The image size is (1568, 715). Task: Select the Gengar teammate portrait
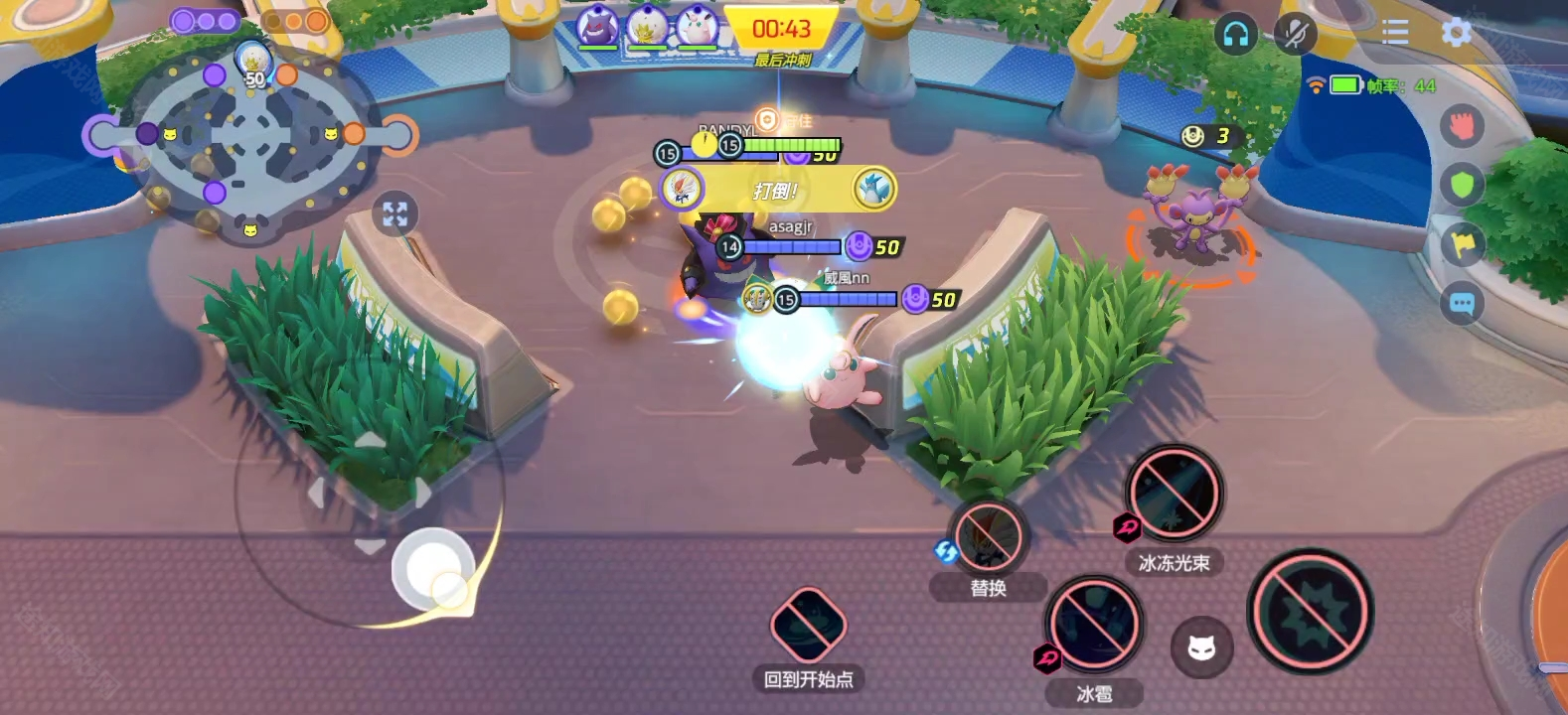pos(597,27)
